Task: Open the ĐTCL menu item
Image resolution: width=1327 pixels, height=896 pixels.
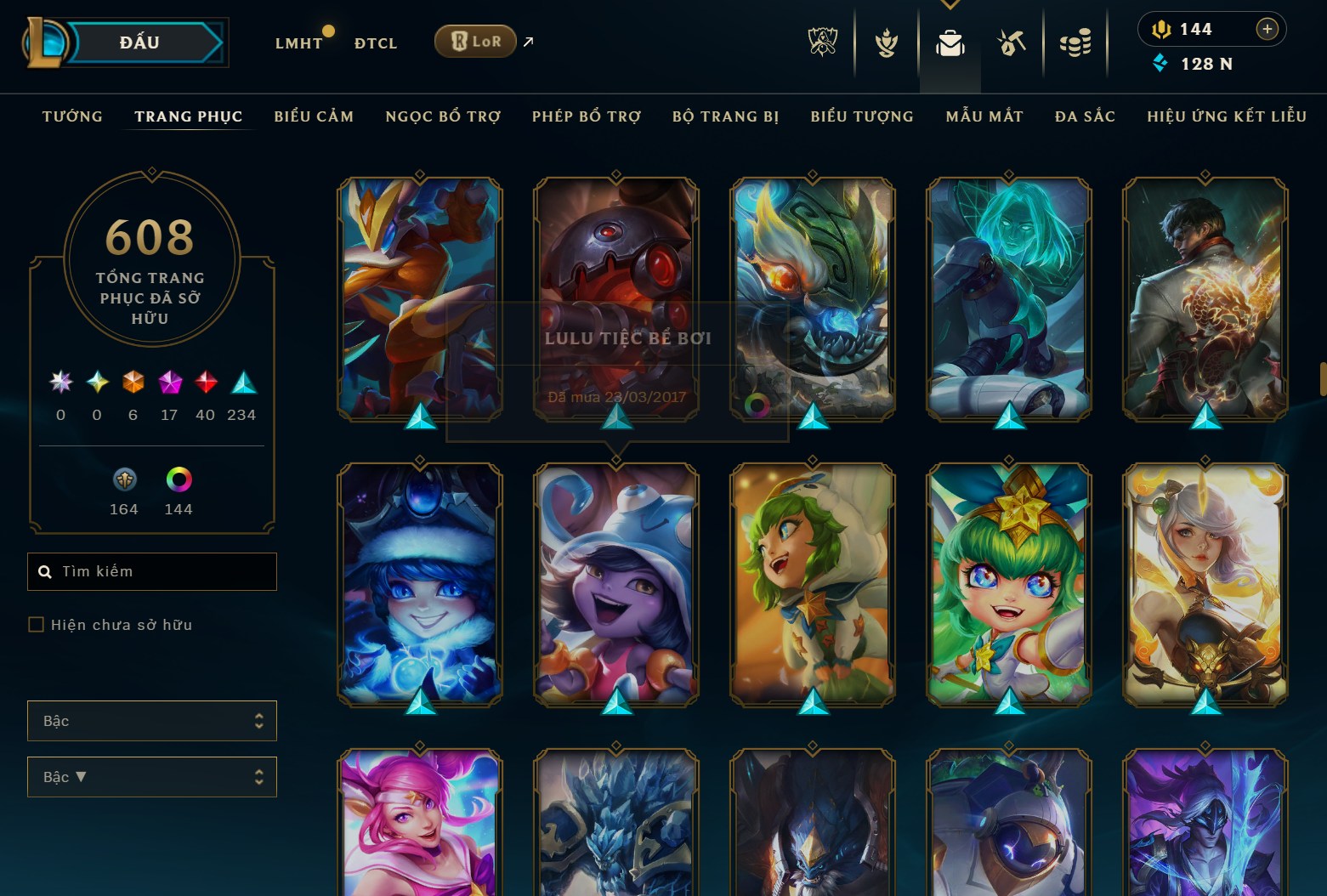Action: 375,43
